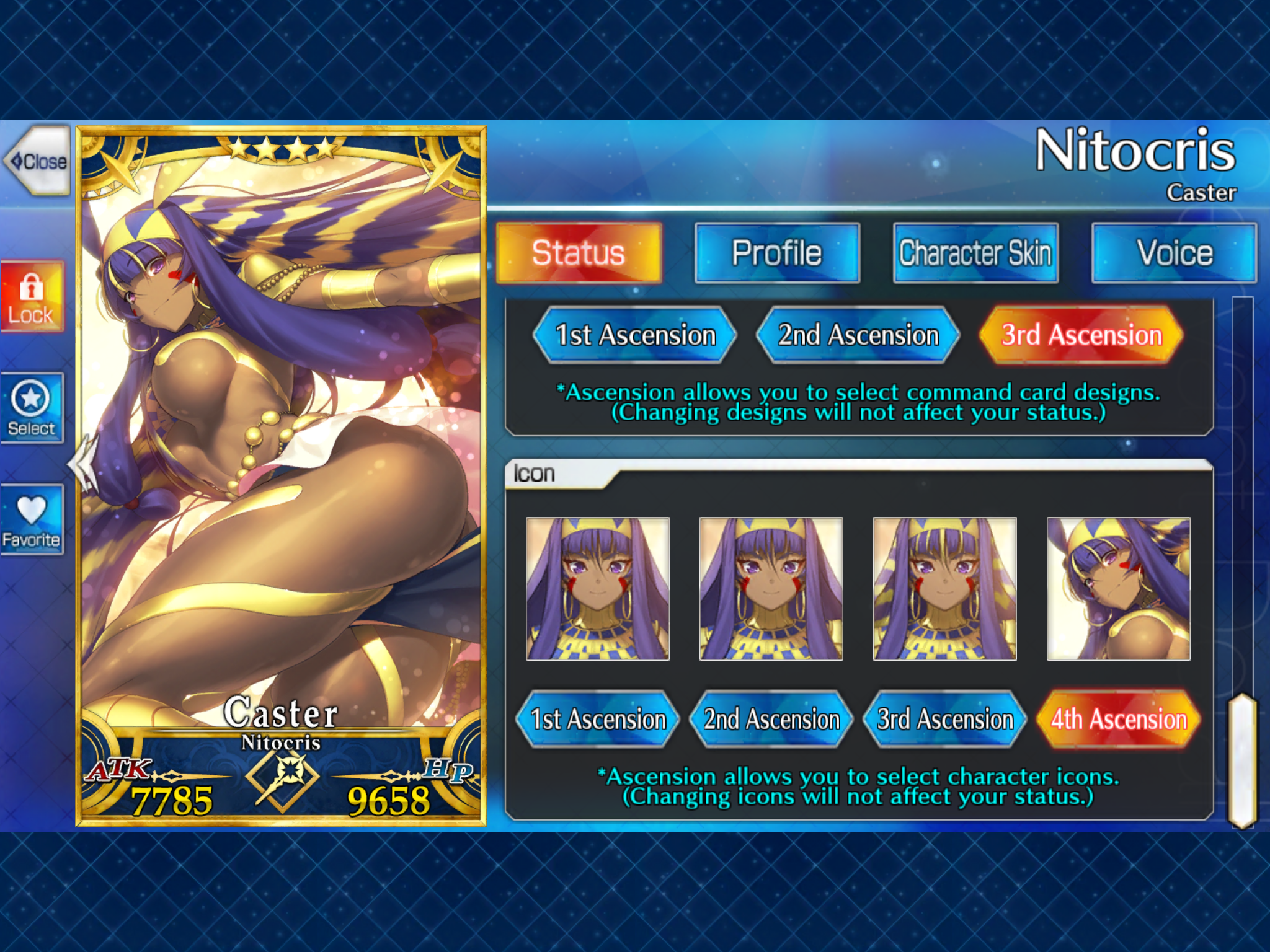This screenshot has width=1270, height=952.
Task: Choose 4th Ascension character icon button
Action: click(x=1119, y=719)
